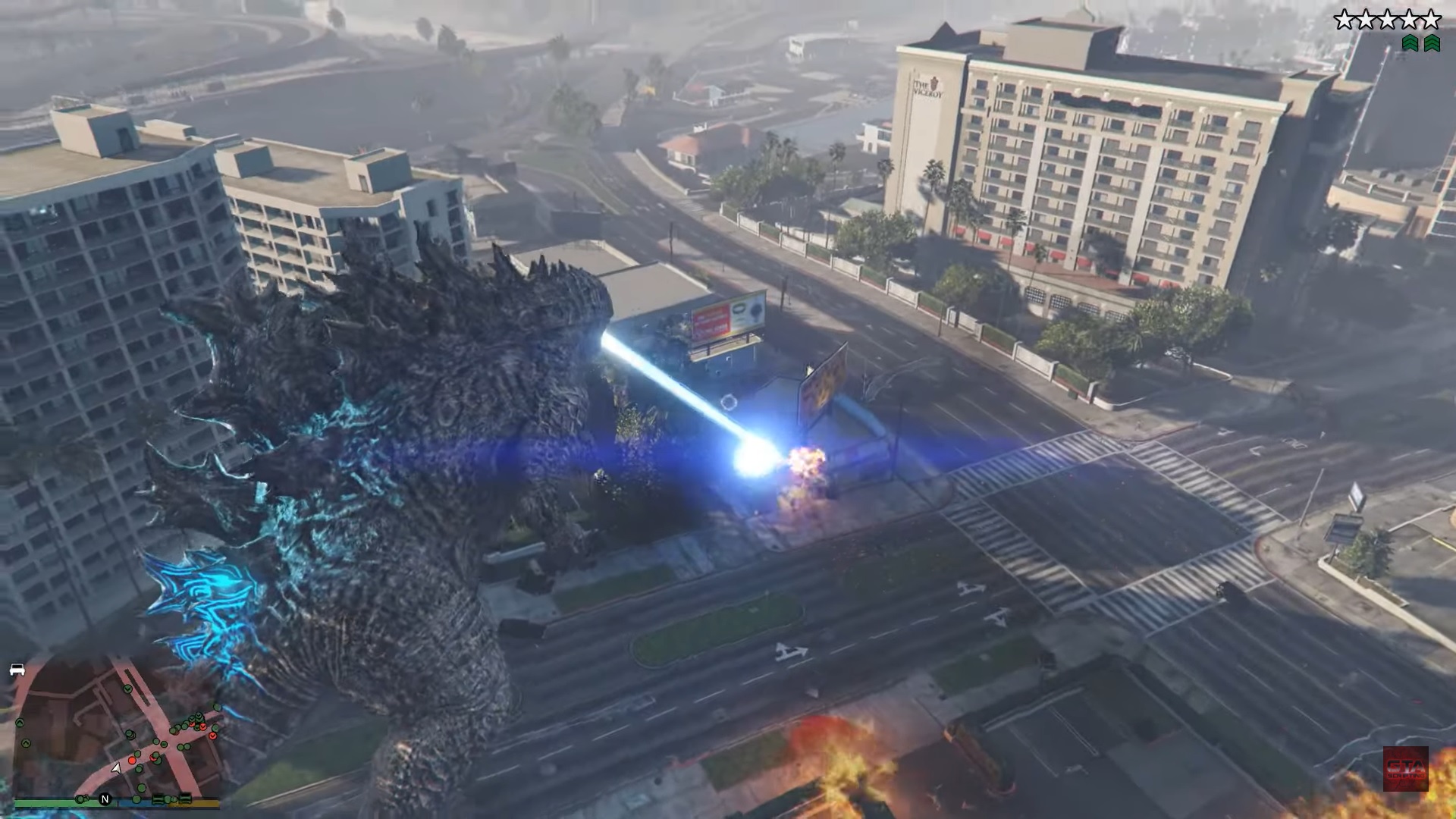
Task: Click the first wanted level star
Action: (1344, 19)
